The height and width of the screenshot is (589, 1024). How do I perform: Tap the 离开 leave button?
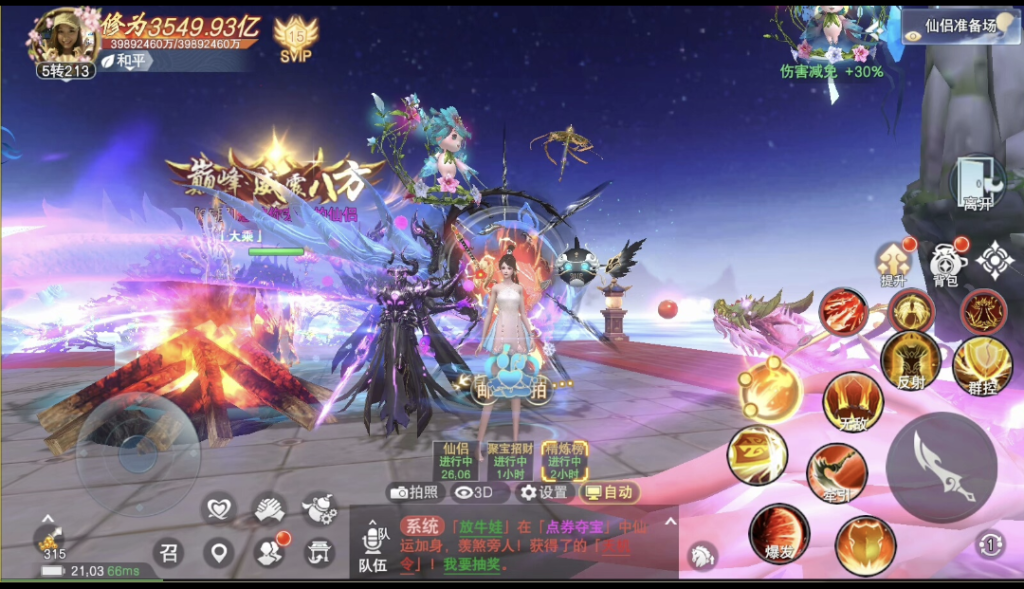(977, 183)
